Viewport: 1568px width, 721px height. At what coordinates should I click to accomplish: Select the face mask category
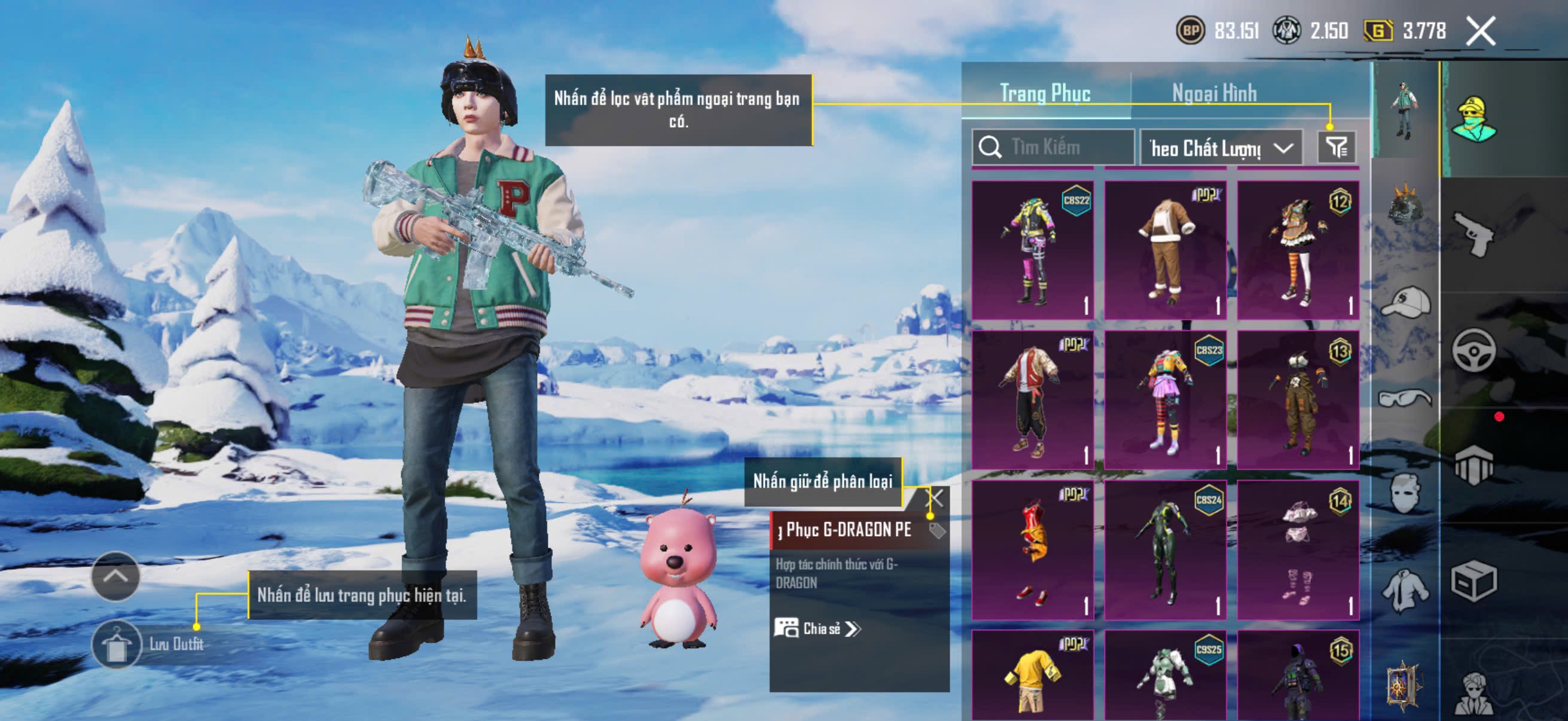1405,493
